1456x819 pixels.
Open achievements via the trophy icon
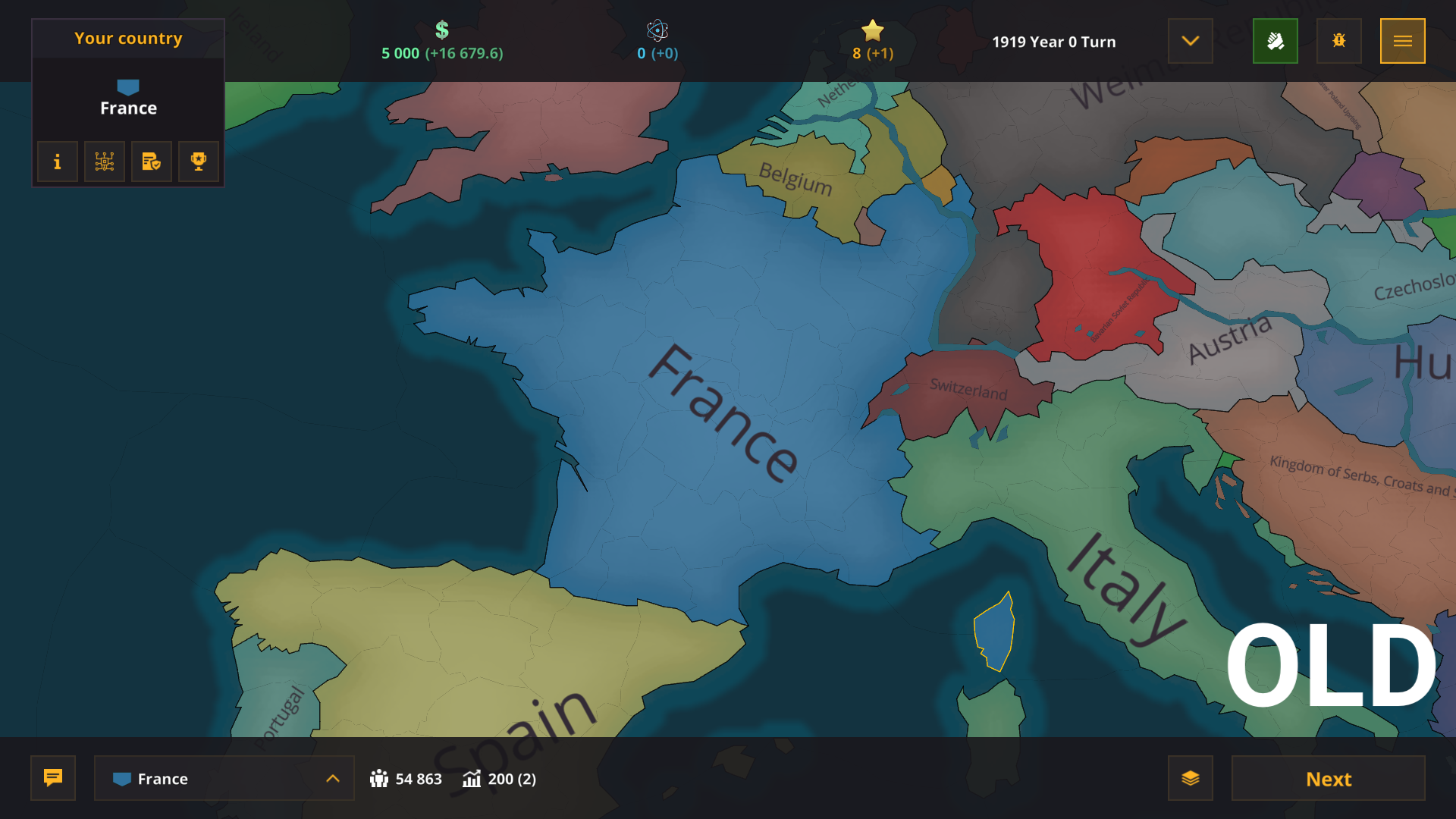coord(198,162)
